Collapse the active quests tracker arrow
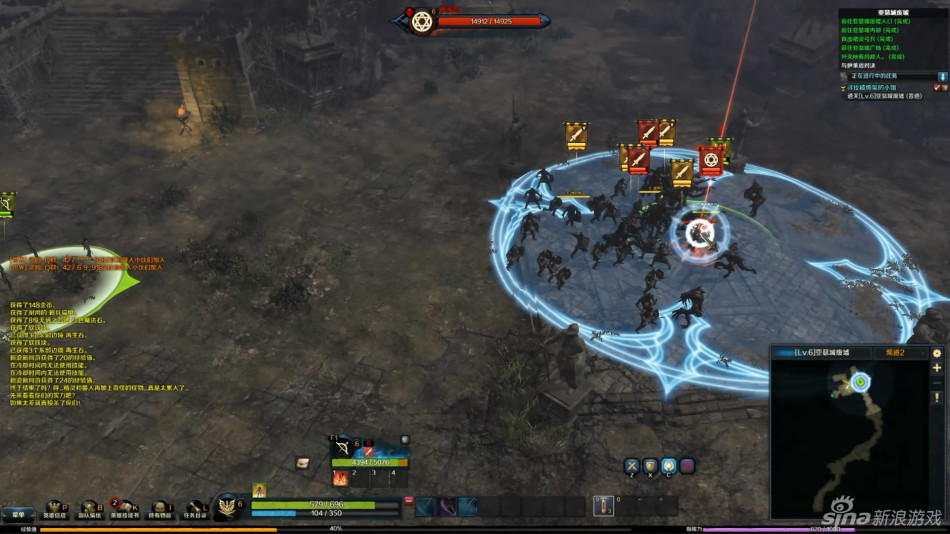The image size is (950, 534). click(941, 76)
